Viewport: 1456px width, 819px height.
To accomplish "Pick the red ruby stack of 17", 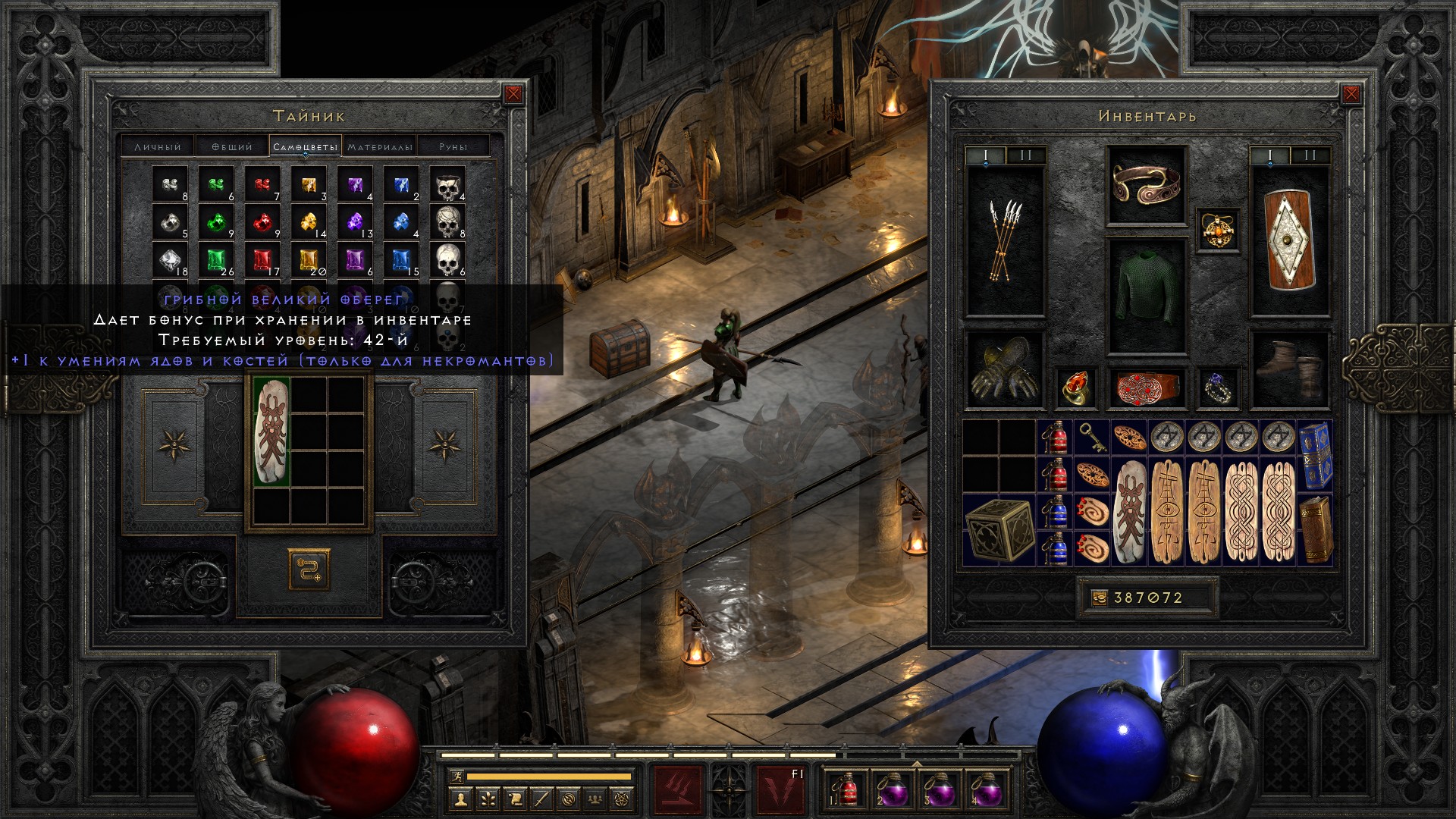I will (x=262, y=261).
